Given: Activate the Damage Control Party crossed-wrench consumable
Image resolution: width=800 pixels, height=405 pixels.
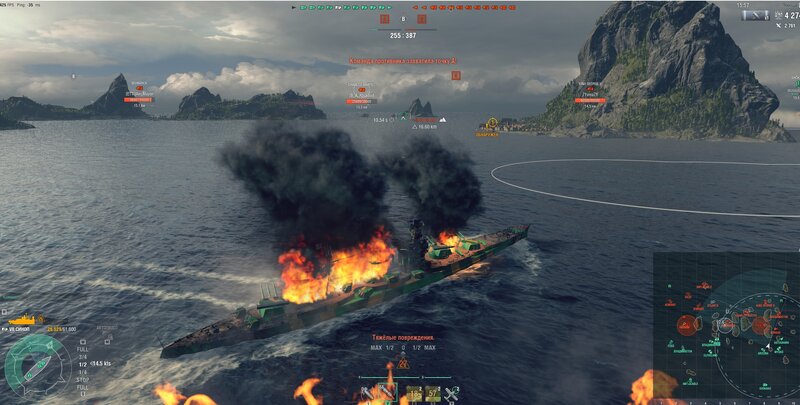Looking at the screenshot, I should [451, 393].
